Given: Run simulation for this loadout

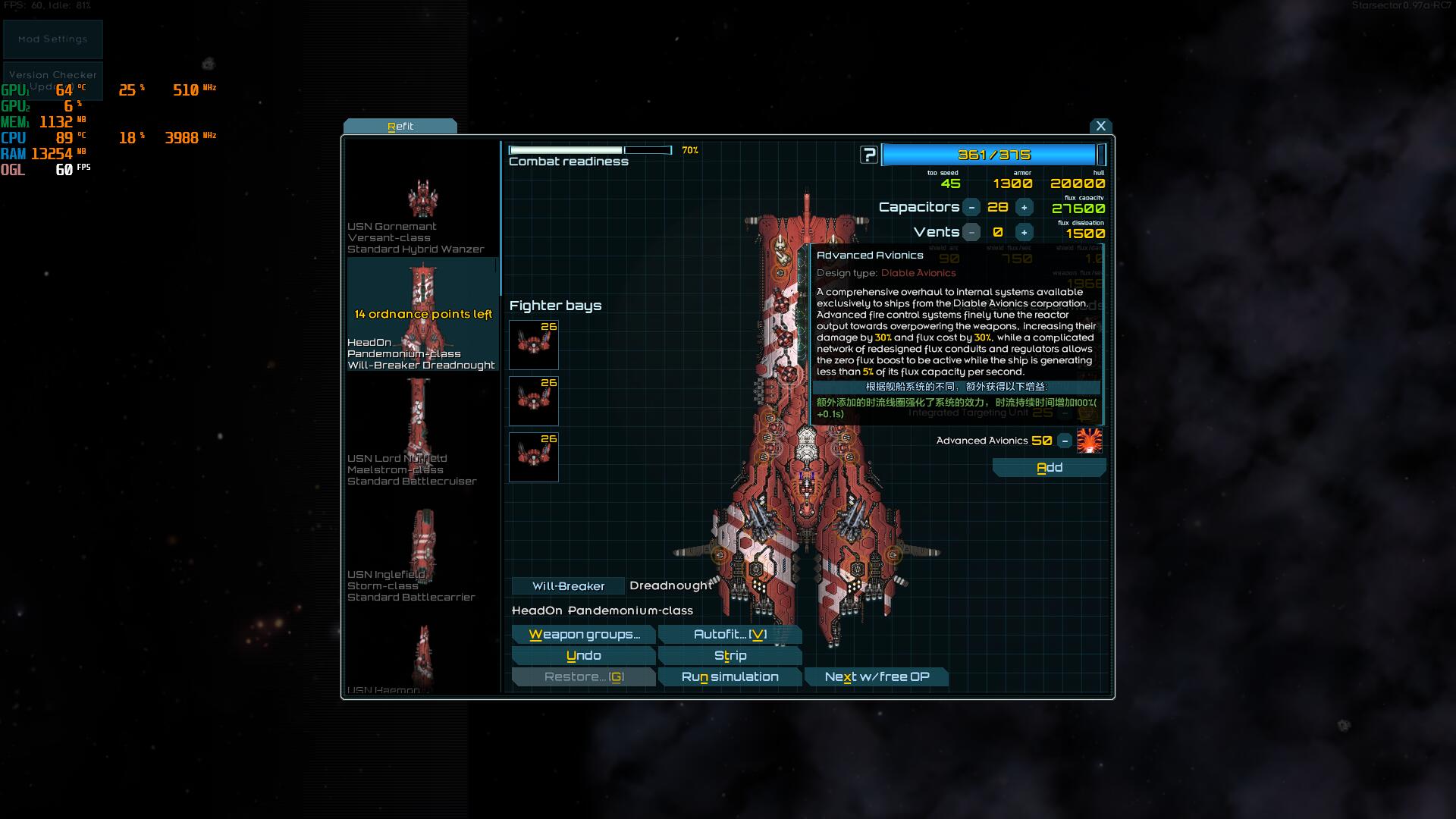Looking at the screenshot, I should [x=730, y=677].
